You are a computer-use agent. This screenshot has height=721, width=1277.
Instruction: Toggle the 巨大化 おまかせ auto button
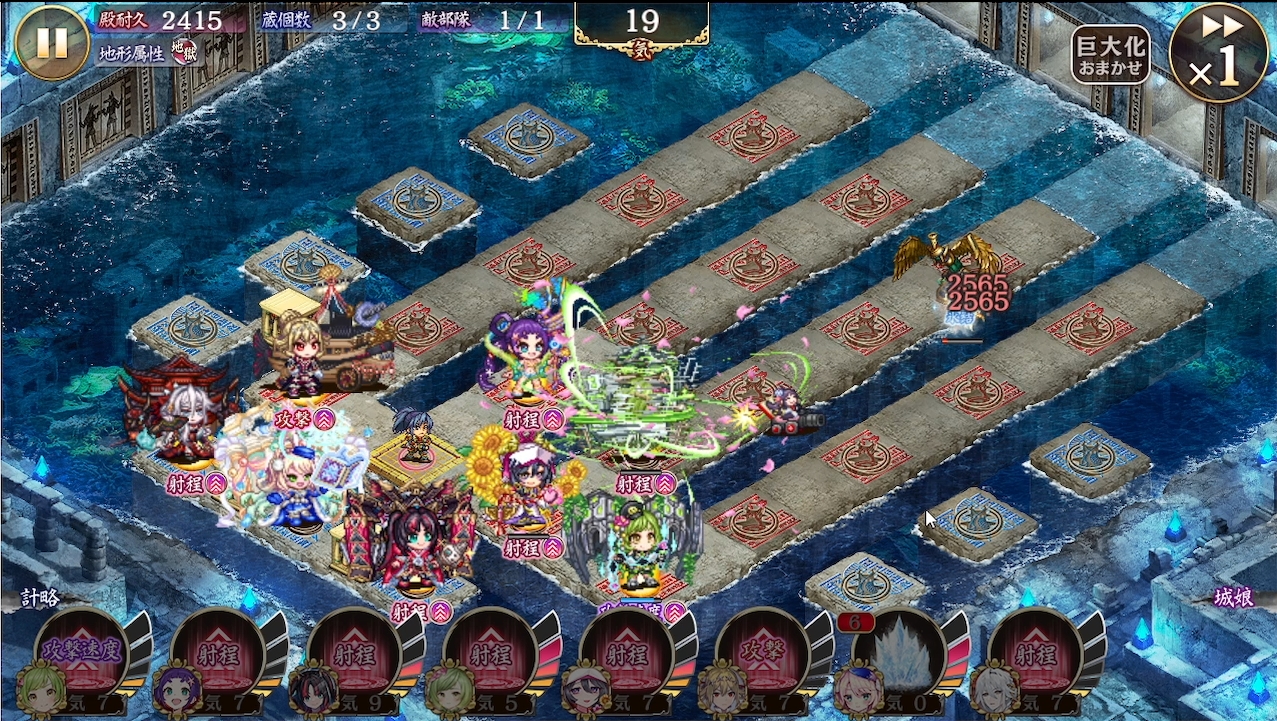pos(1110,55)
